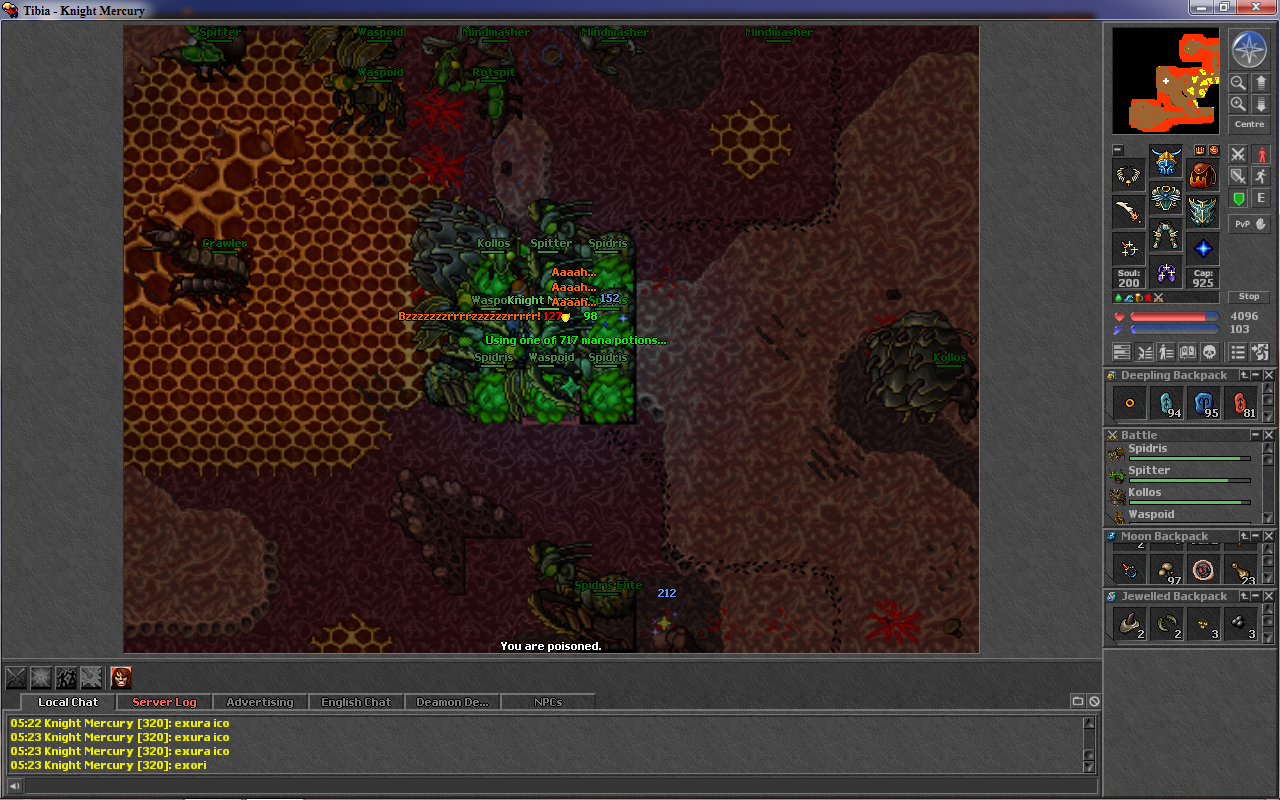Open the Advertising chat tab
The height and width of the screenshot is (800, 1280).
tap(260, 702)
